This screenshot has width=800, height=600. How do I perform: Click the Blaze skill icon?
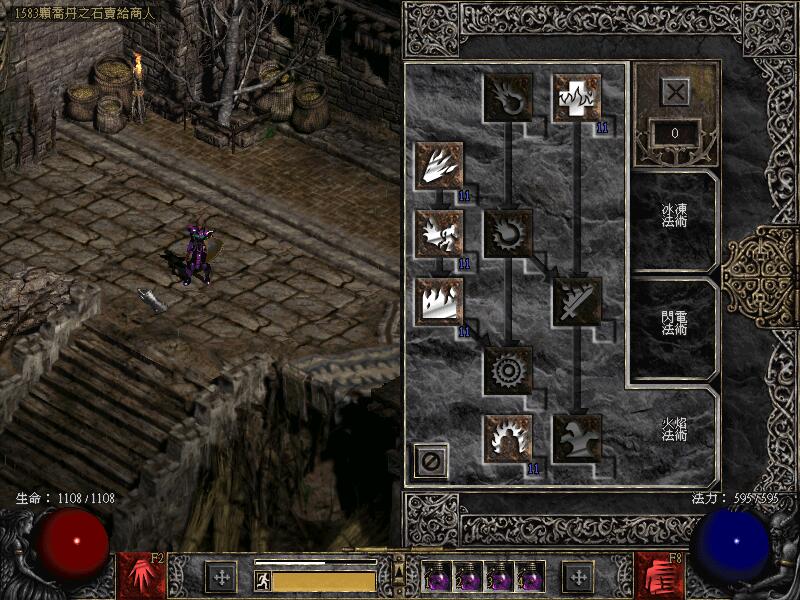click(x=439, y=234)
